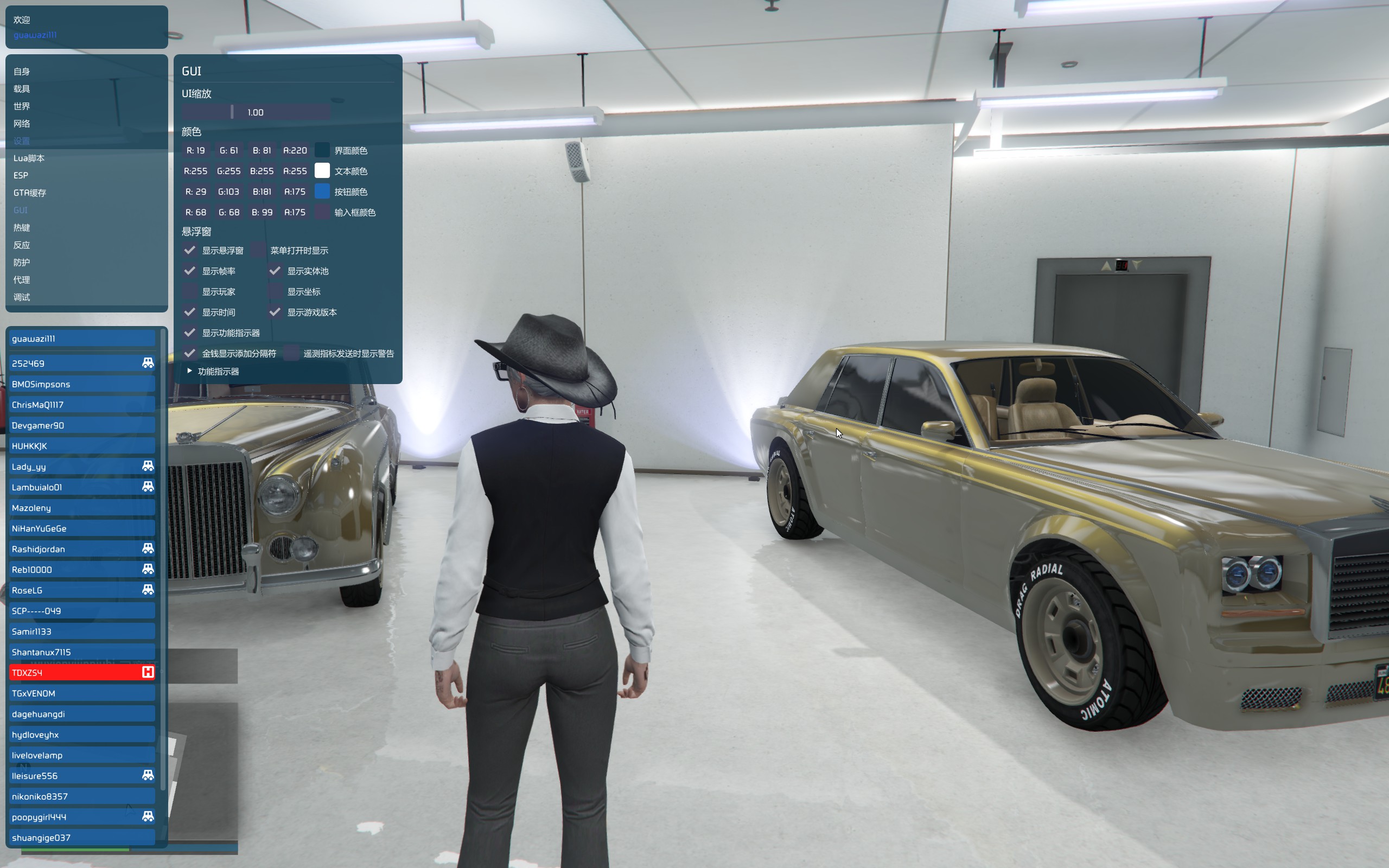Uncheck the 显示游戏版本 option
The height and width of the screenshot is (868, 1389).
[x=276, y=312]
